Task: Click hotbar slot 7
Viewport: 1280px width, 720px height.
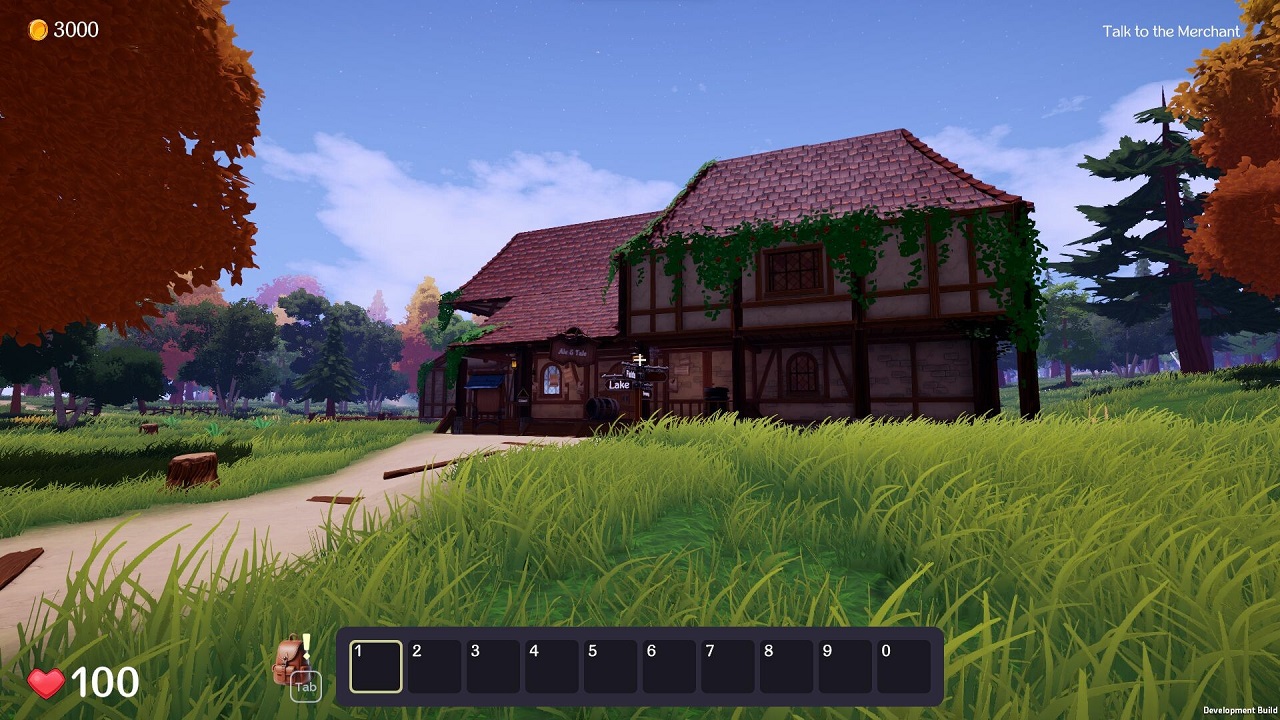Action: point(726,666)
